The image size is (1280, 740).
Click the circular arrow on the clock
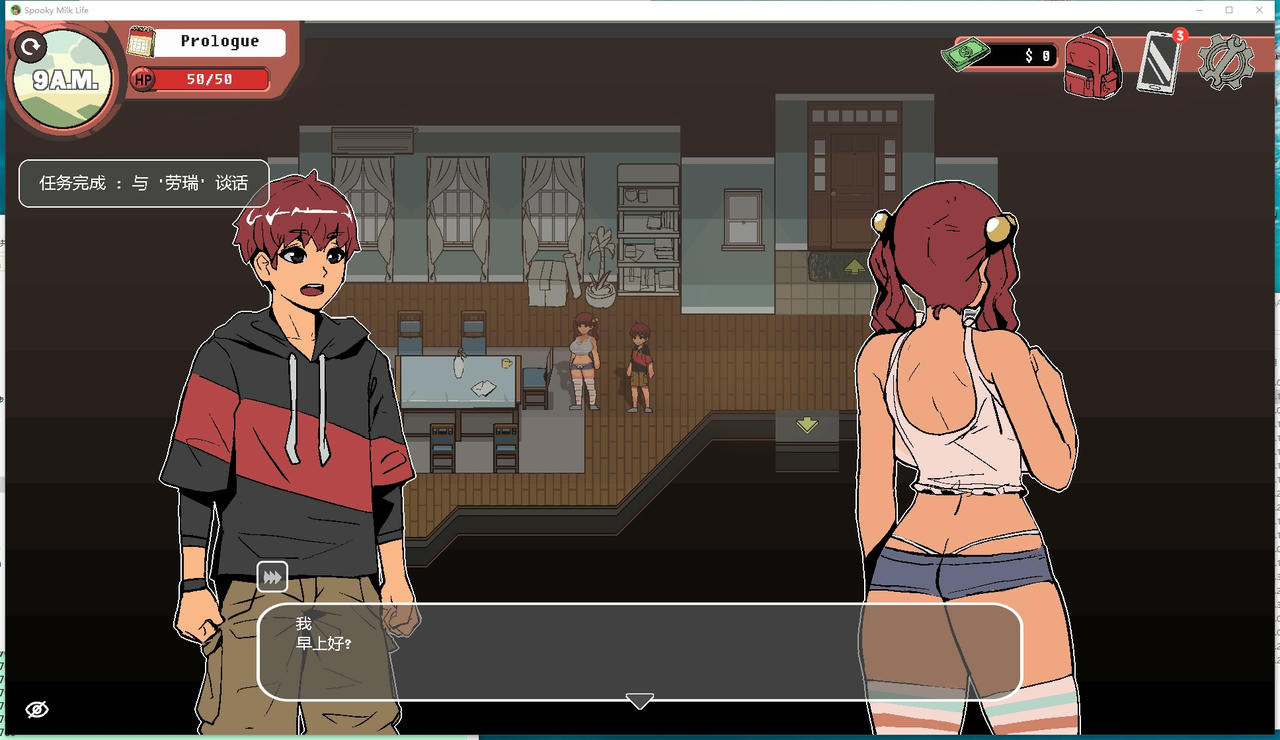point(33,46)
